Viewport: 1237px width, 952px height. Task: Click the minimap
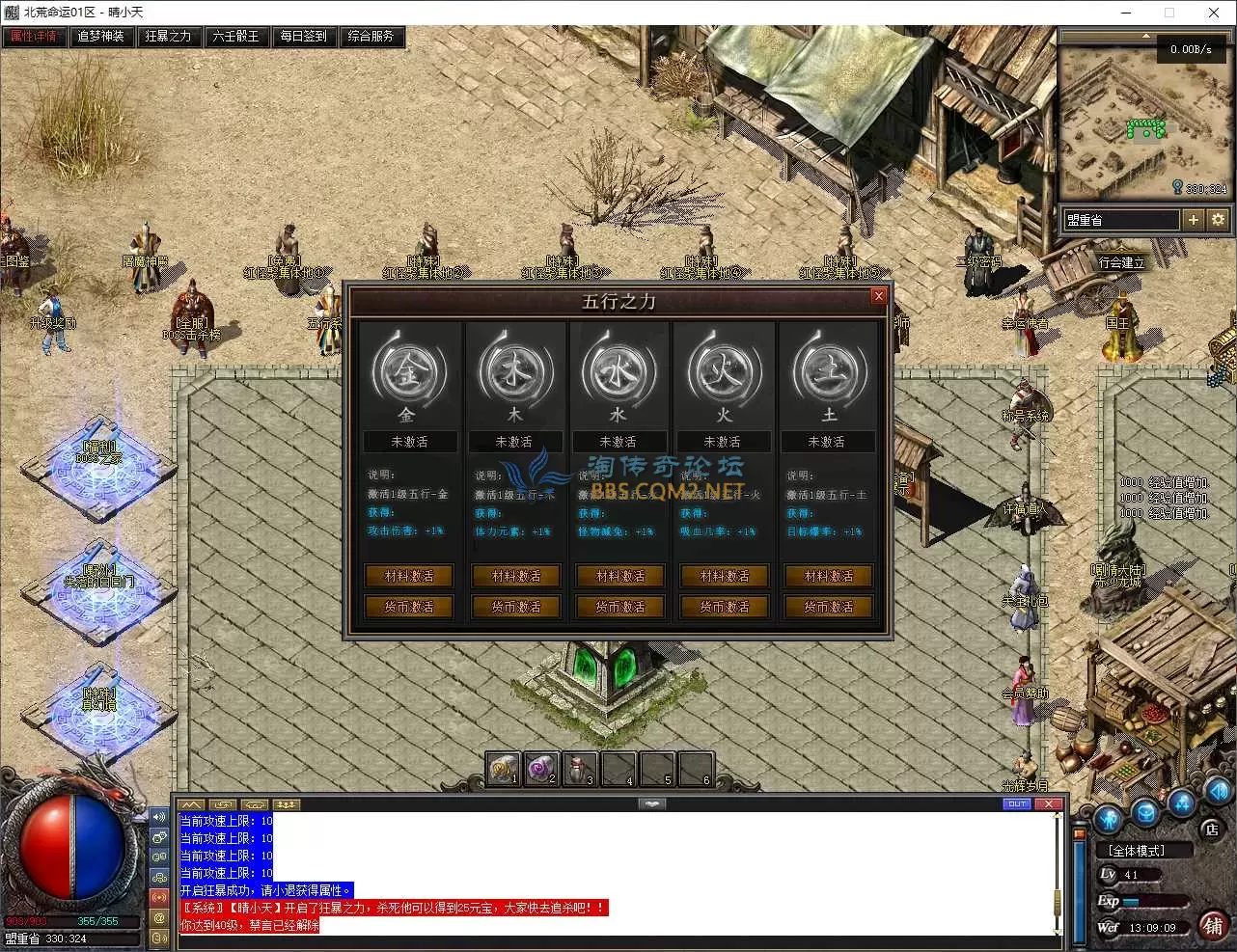click(x=1144, y=121)
